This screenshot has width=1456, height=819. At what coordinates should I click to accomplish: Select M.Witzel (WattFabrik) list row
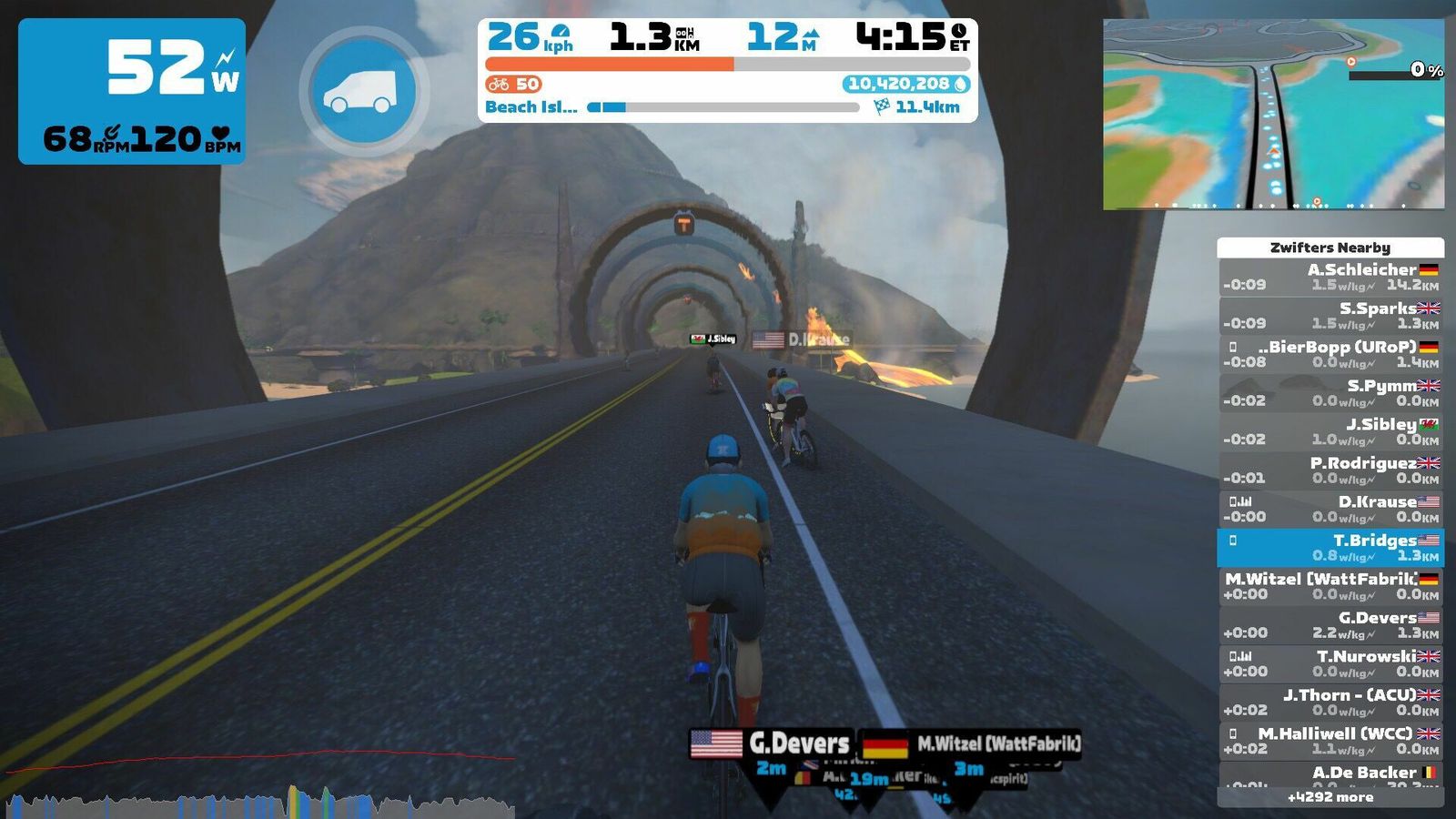tap(1330, 586)
